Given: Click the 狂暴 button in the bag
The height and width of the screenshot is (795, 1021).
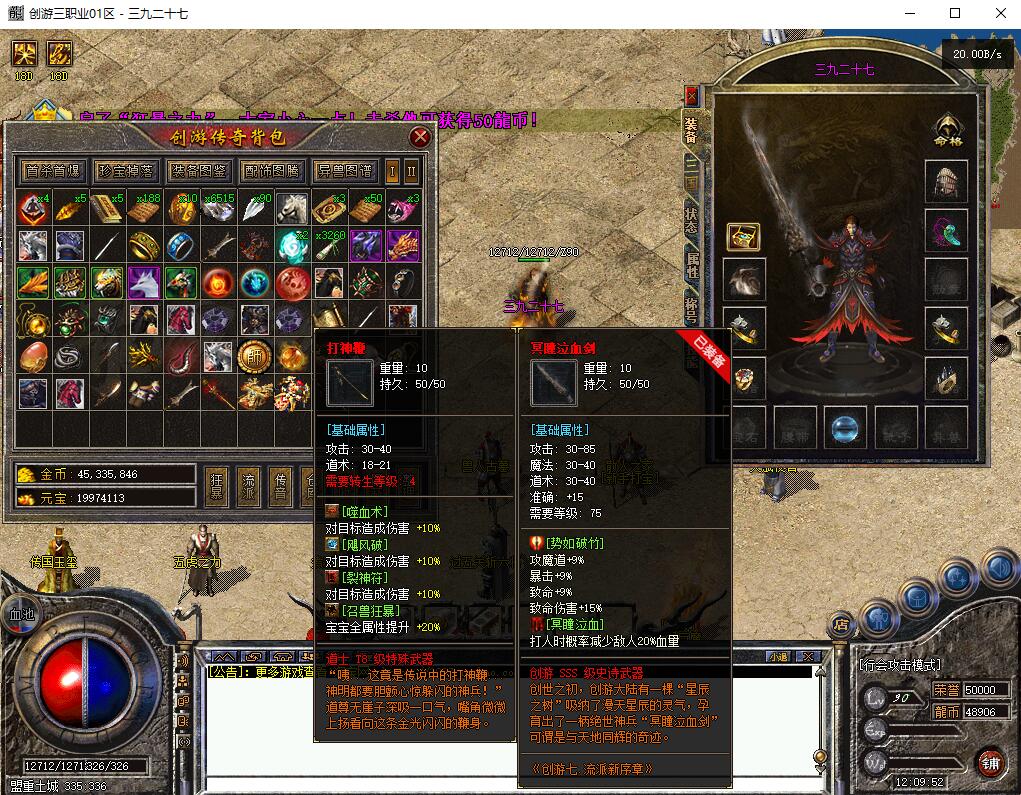Looking at the screenshot, I should click(215, 485).
